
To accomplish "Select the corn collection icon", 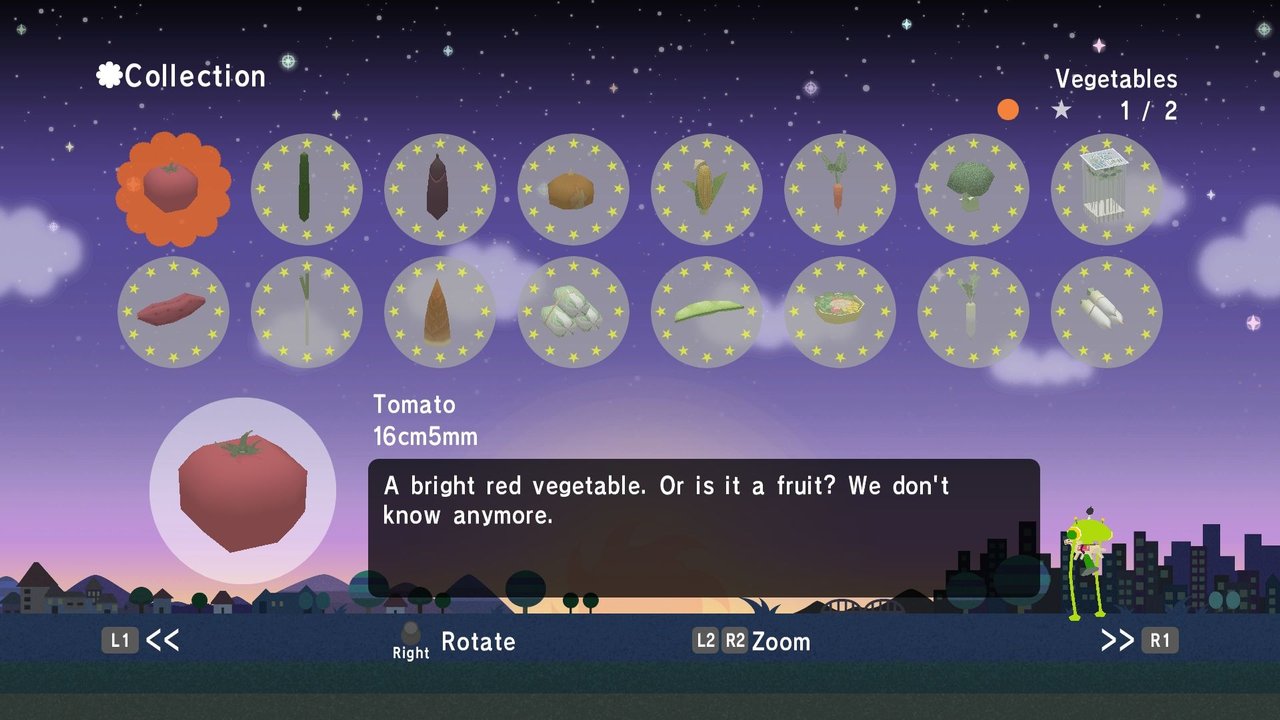I will coord(706,188).
